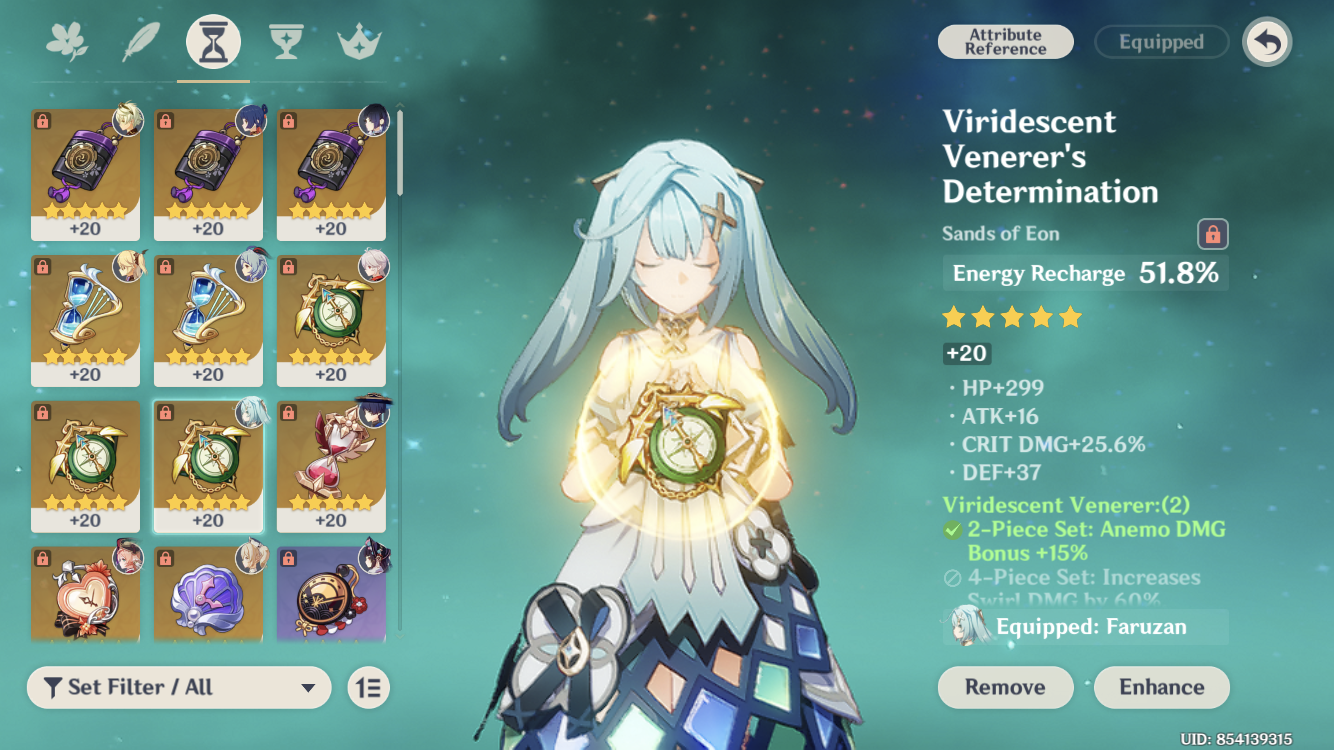The image size is (1334, 750).
Task: Open the Set Filter / All dropdown
Action: (178, 687)
